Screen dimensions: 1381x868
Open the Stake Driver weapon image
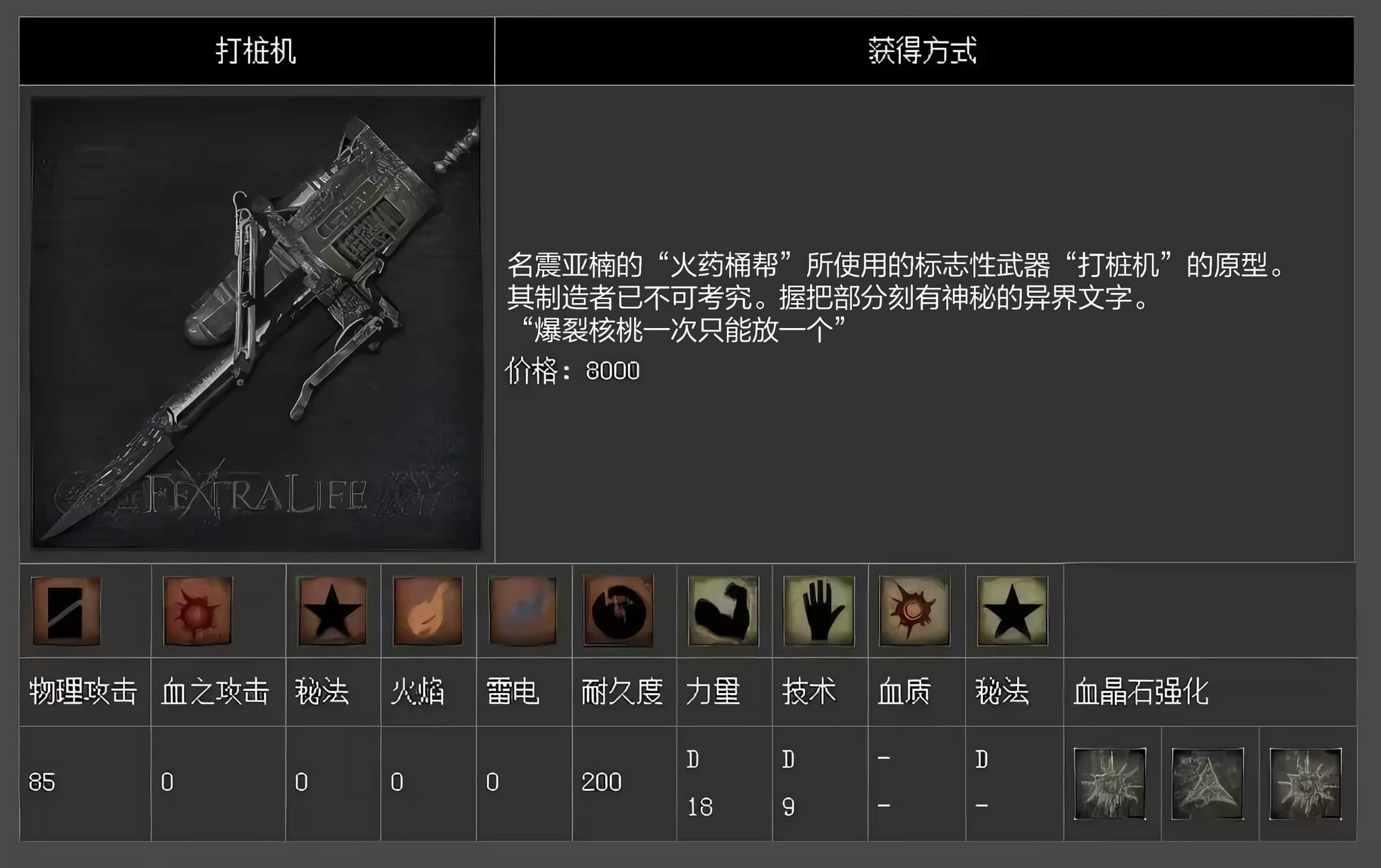point(256,323)
